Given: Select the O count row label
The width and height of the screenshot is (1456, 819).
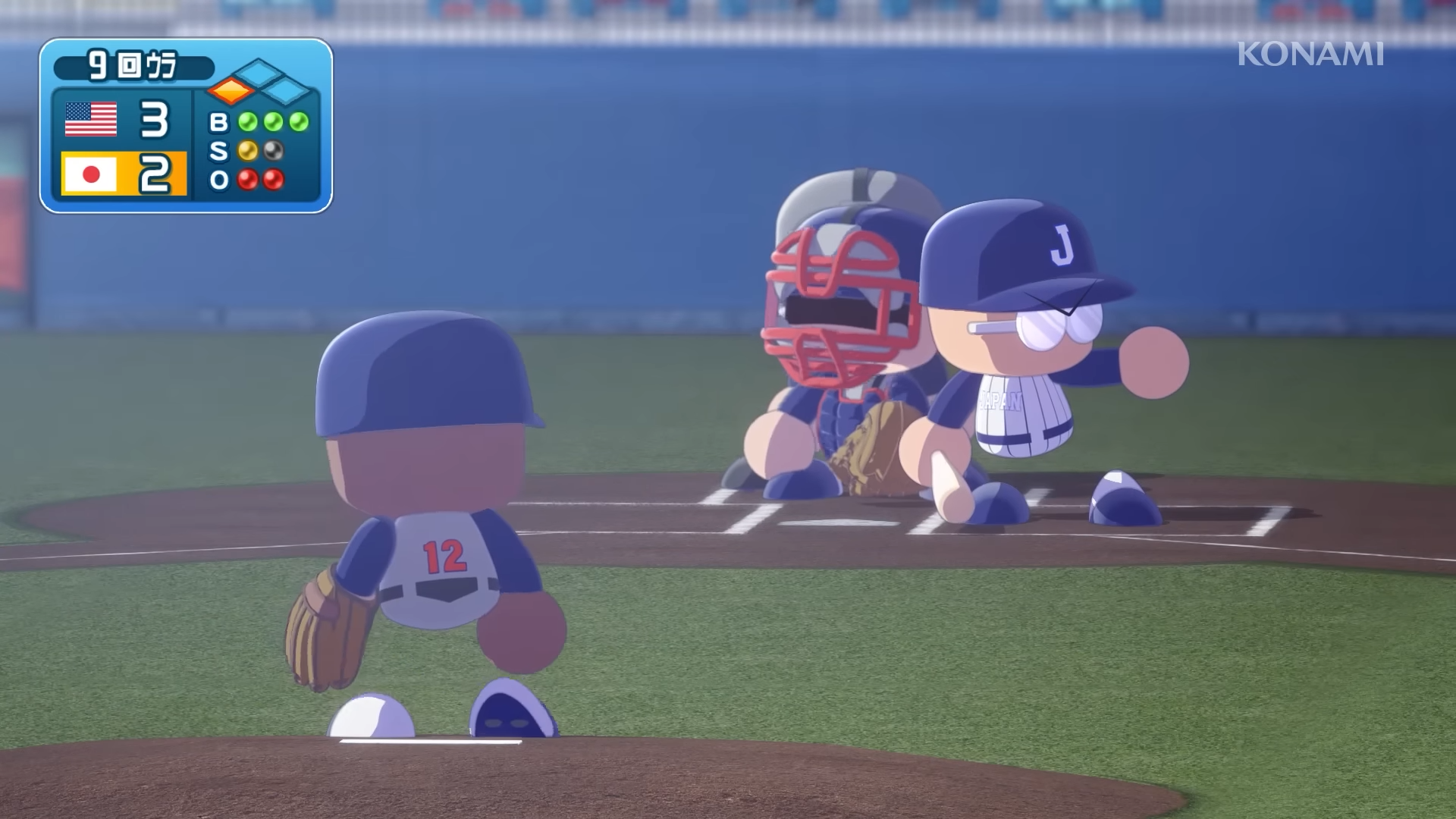Looking at the screenshot, I should (x=218, y=180).
